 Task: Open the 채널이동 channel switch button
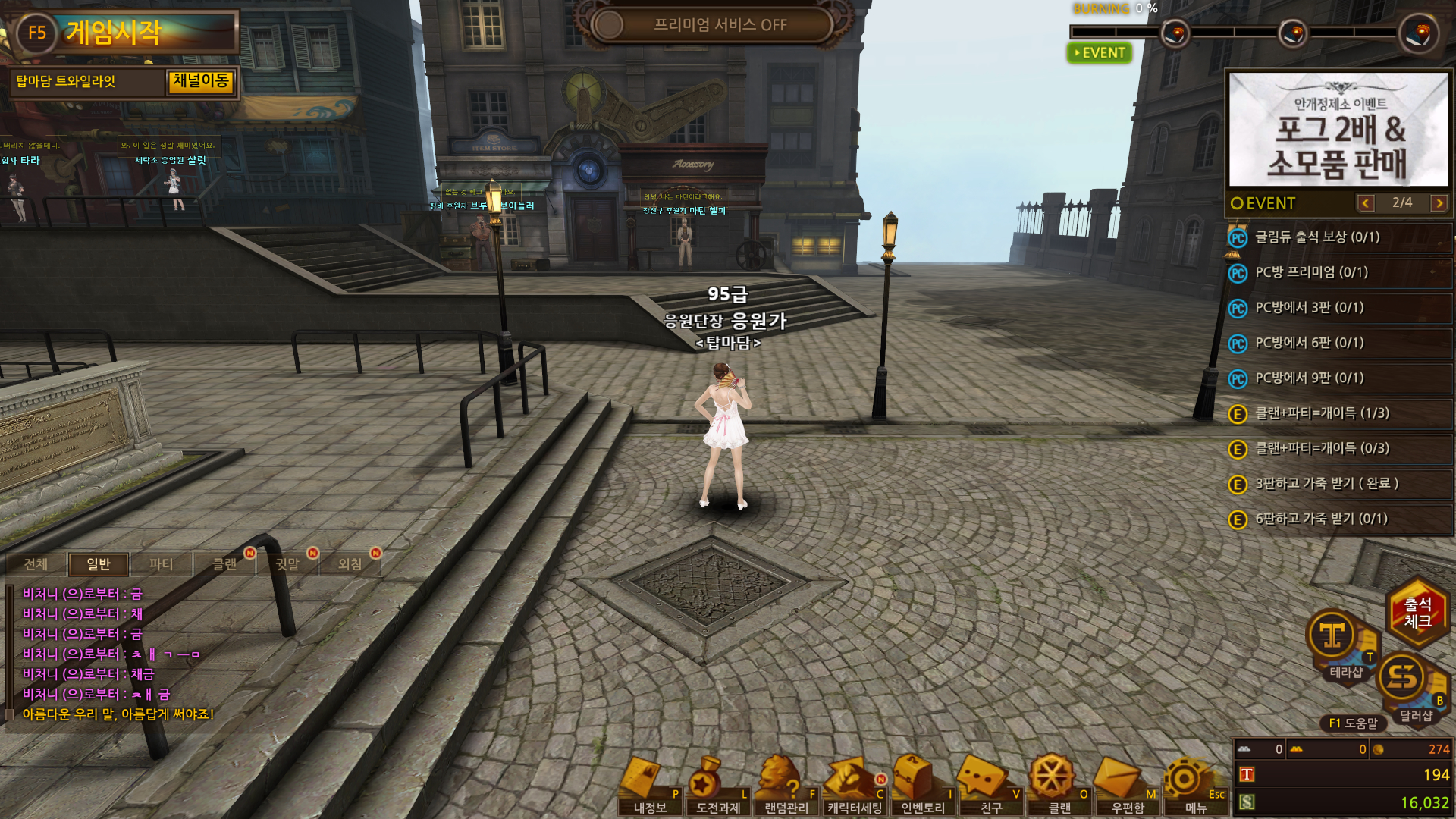coord(200,81)
